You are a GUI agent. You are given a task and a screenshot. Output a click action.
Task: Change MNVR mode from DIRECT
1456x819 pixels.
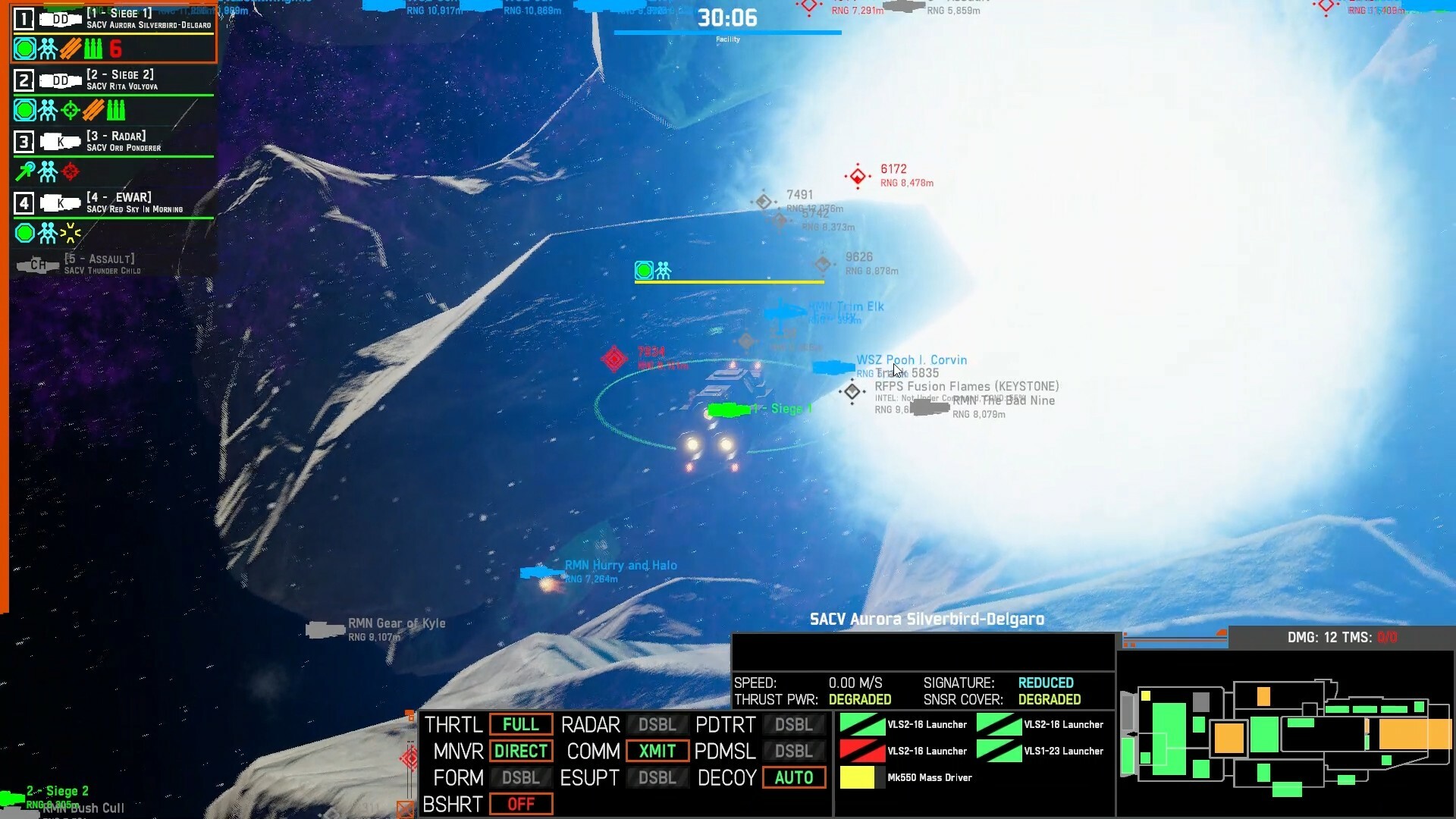tap(520, 751)
